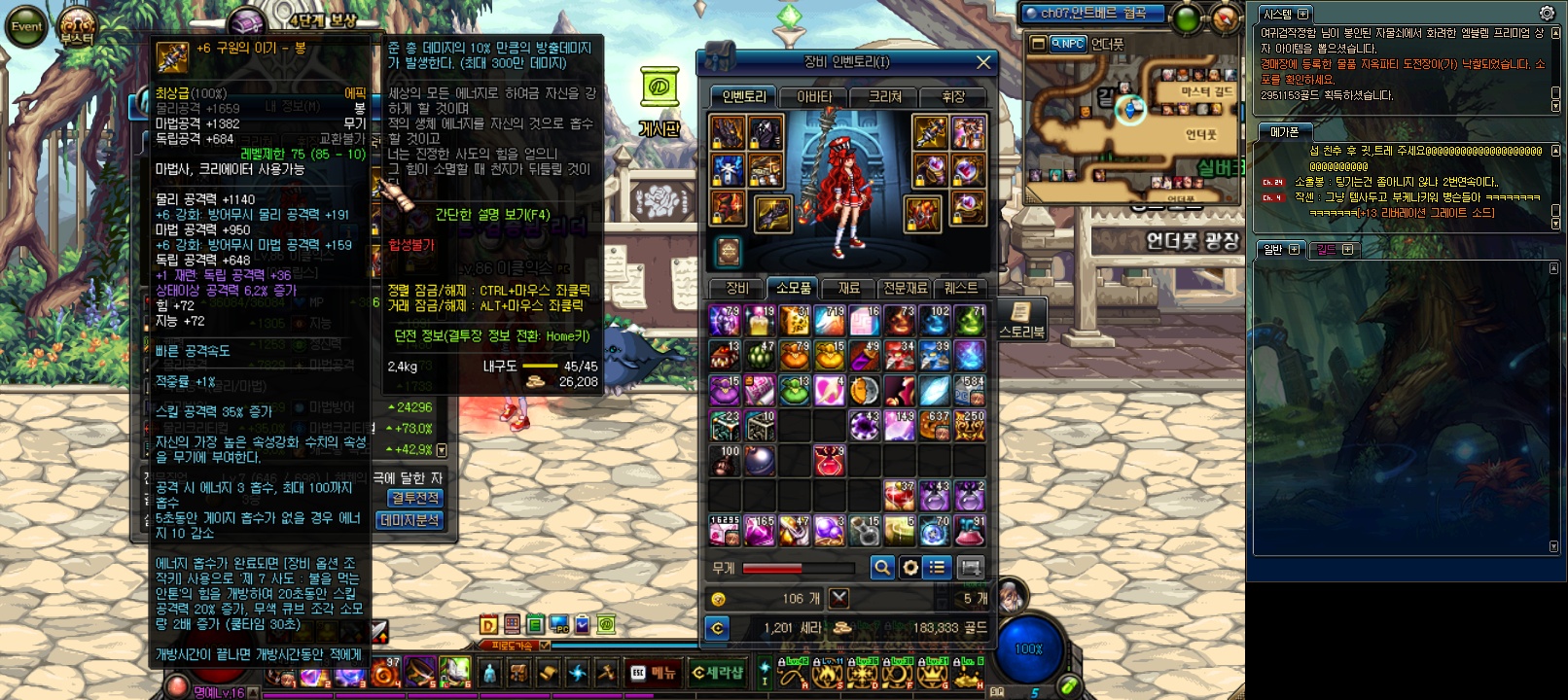Viewport: 1568px width, 700px height.
Task: Open the 퀘스트 (Quest) item category
Action: click(960, 288)
